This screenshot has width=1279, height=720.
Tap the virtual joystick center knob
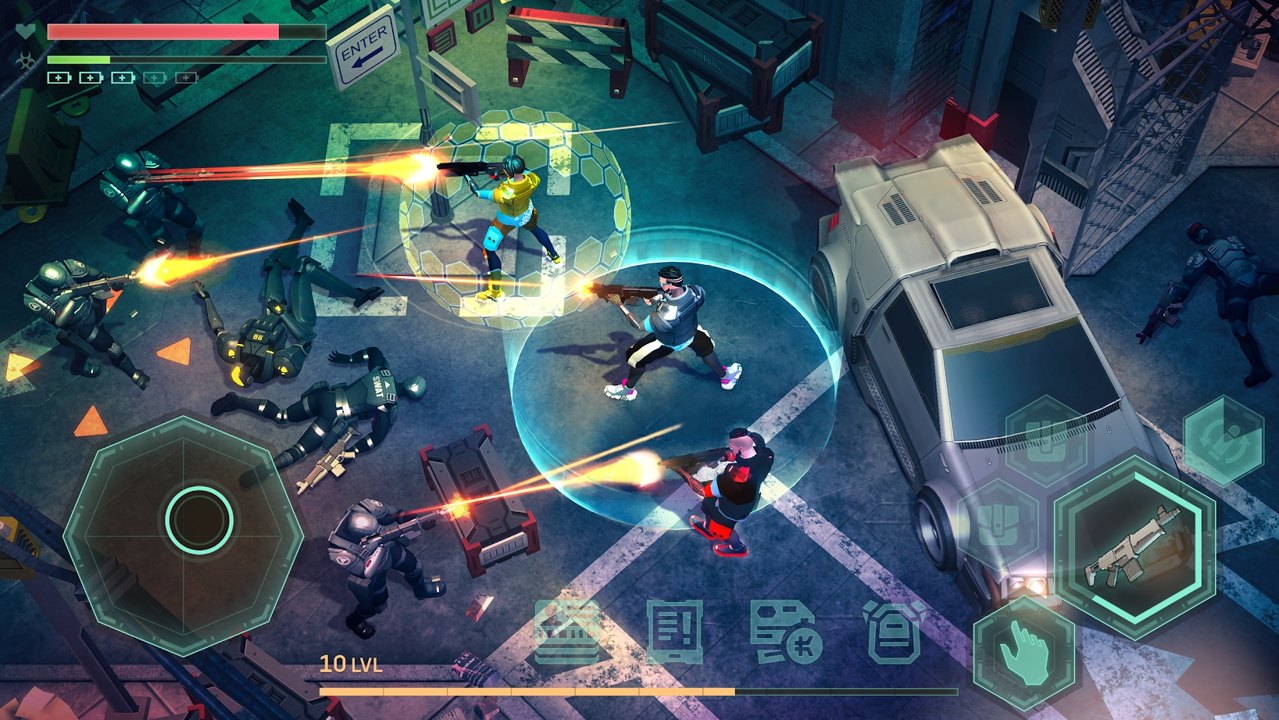coord(200,520)
